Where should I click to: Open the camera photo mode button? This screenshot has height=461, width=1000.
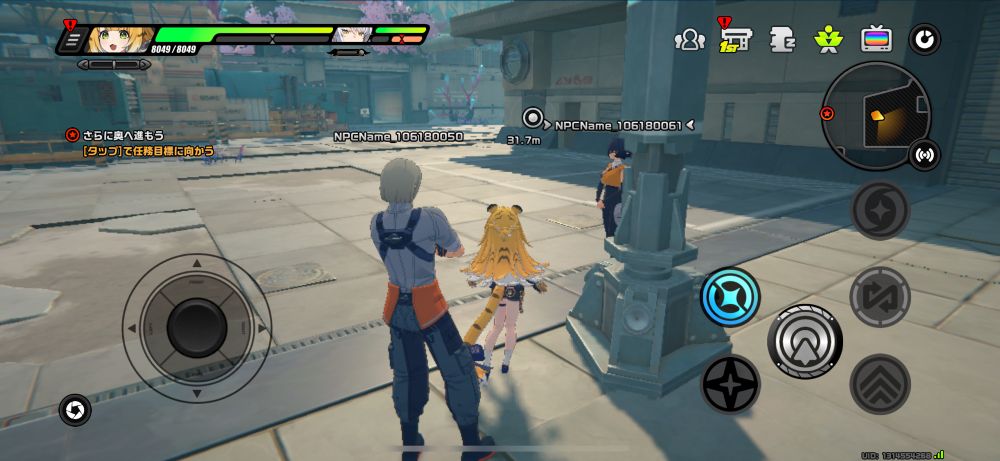click(74, 408)
